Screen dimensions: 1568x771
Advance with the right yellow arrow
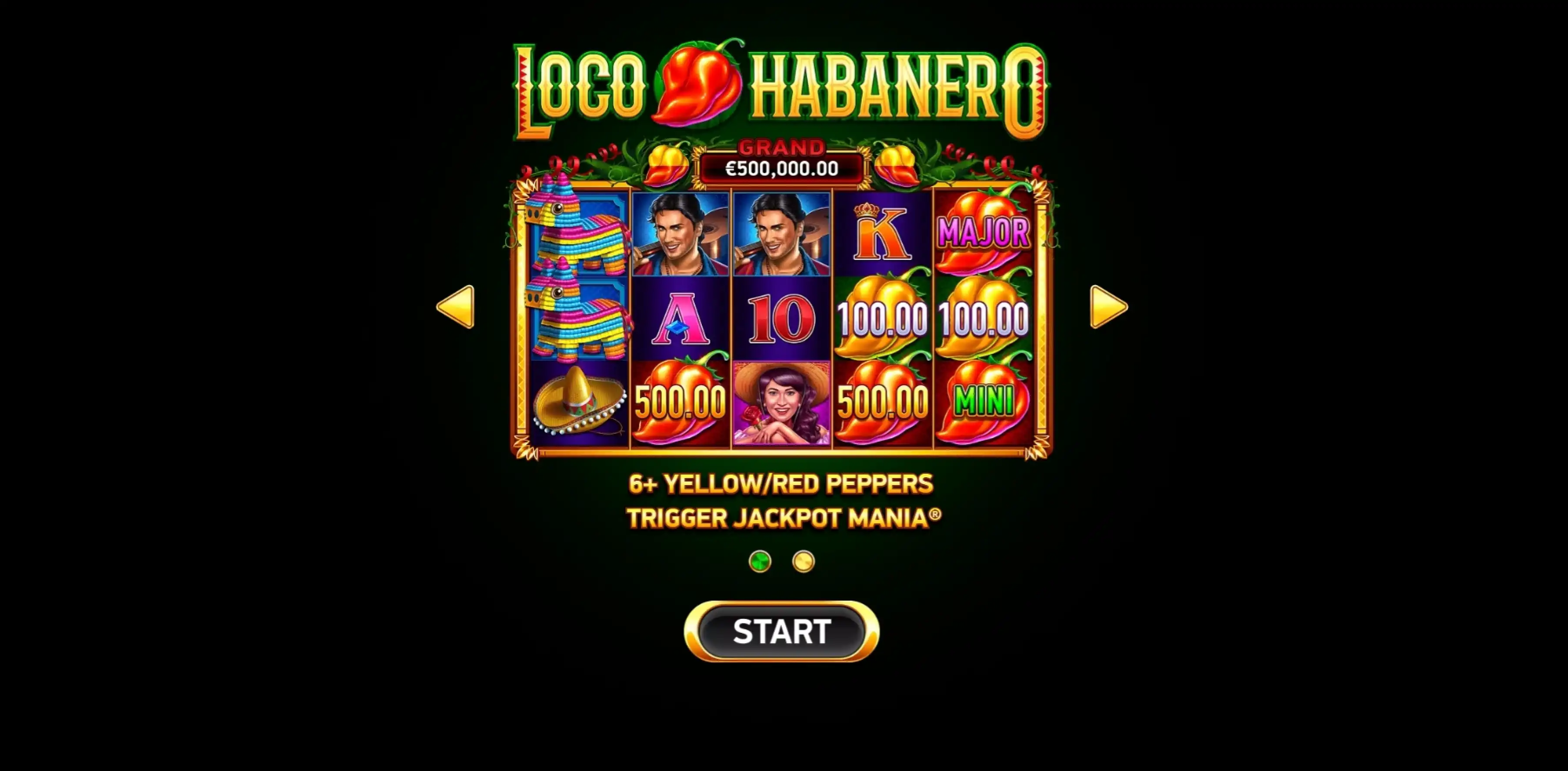click(1108, 307)
